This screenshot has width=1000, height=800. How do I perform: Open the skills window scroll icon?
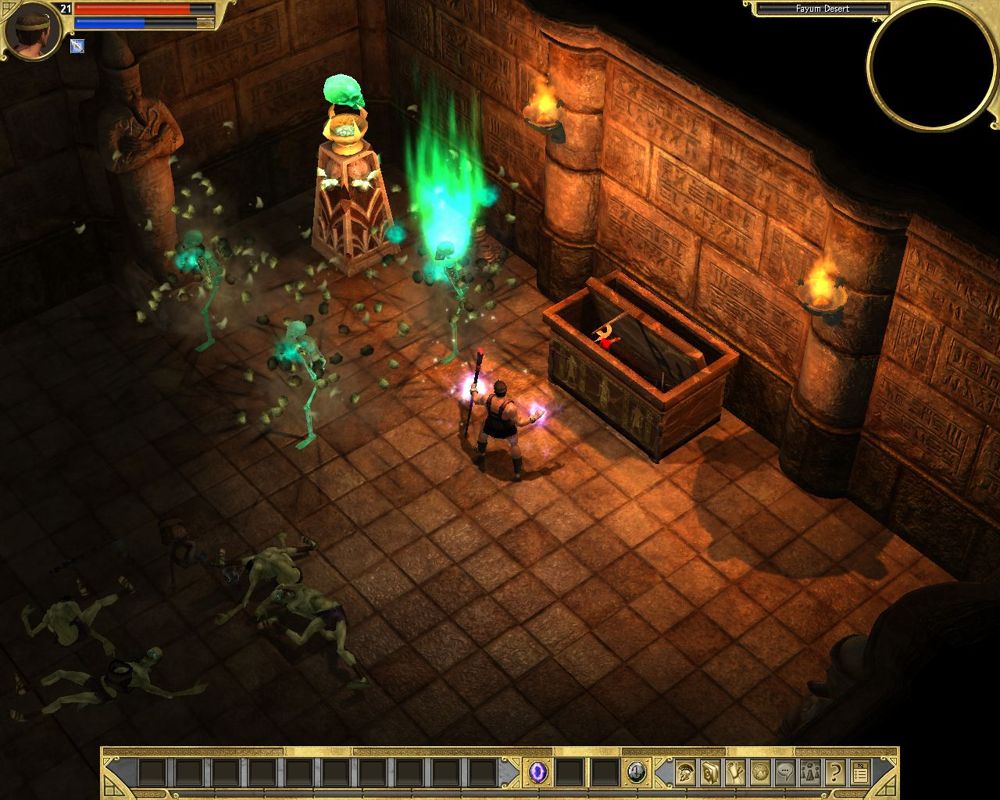[711, 772]
